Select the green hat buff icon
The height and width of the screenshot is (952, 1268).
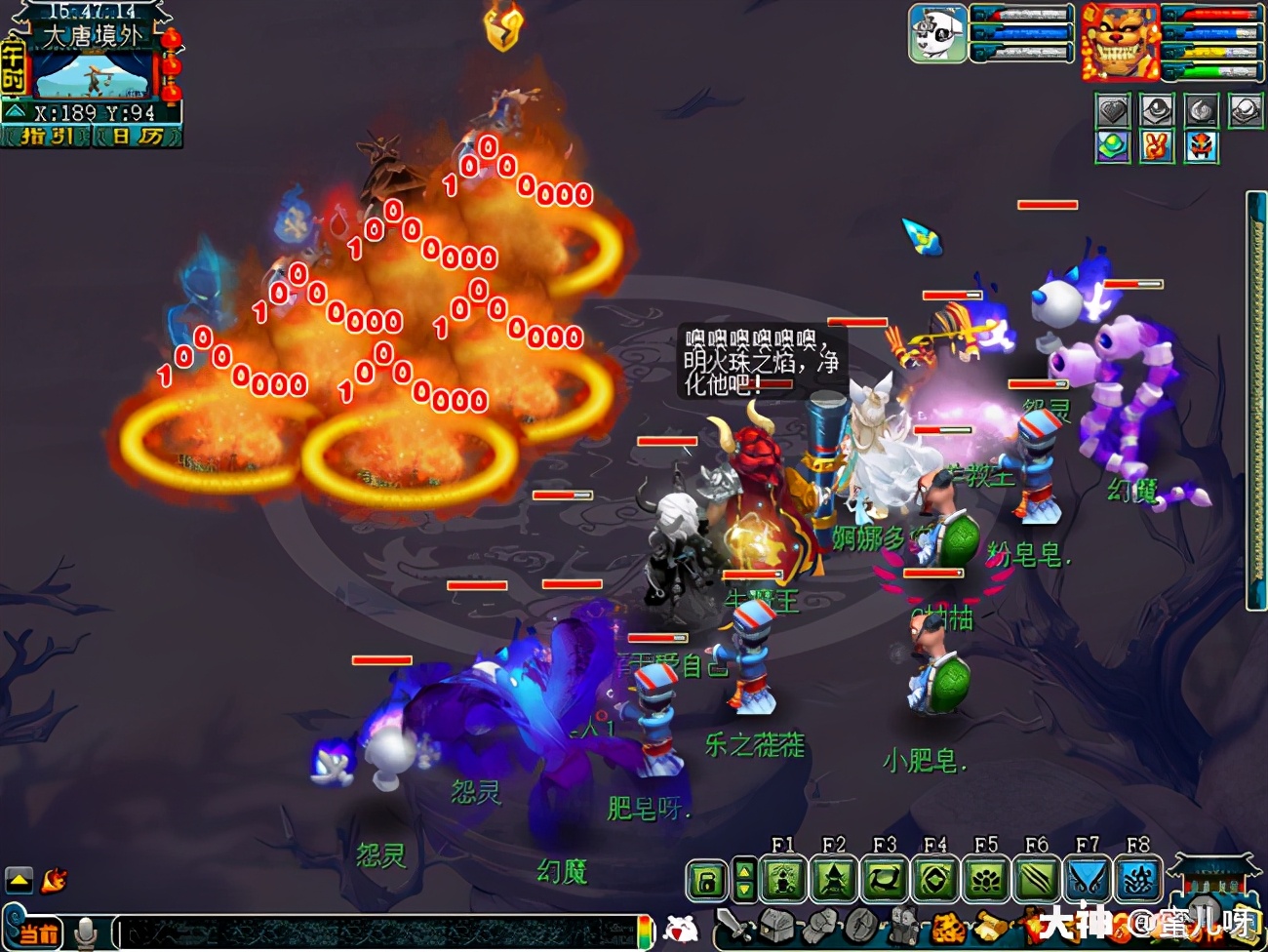(1113, 147)
